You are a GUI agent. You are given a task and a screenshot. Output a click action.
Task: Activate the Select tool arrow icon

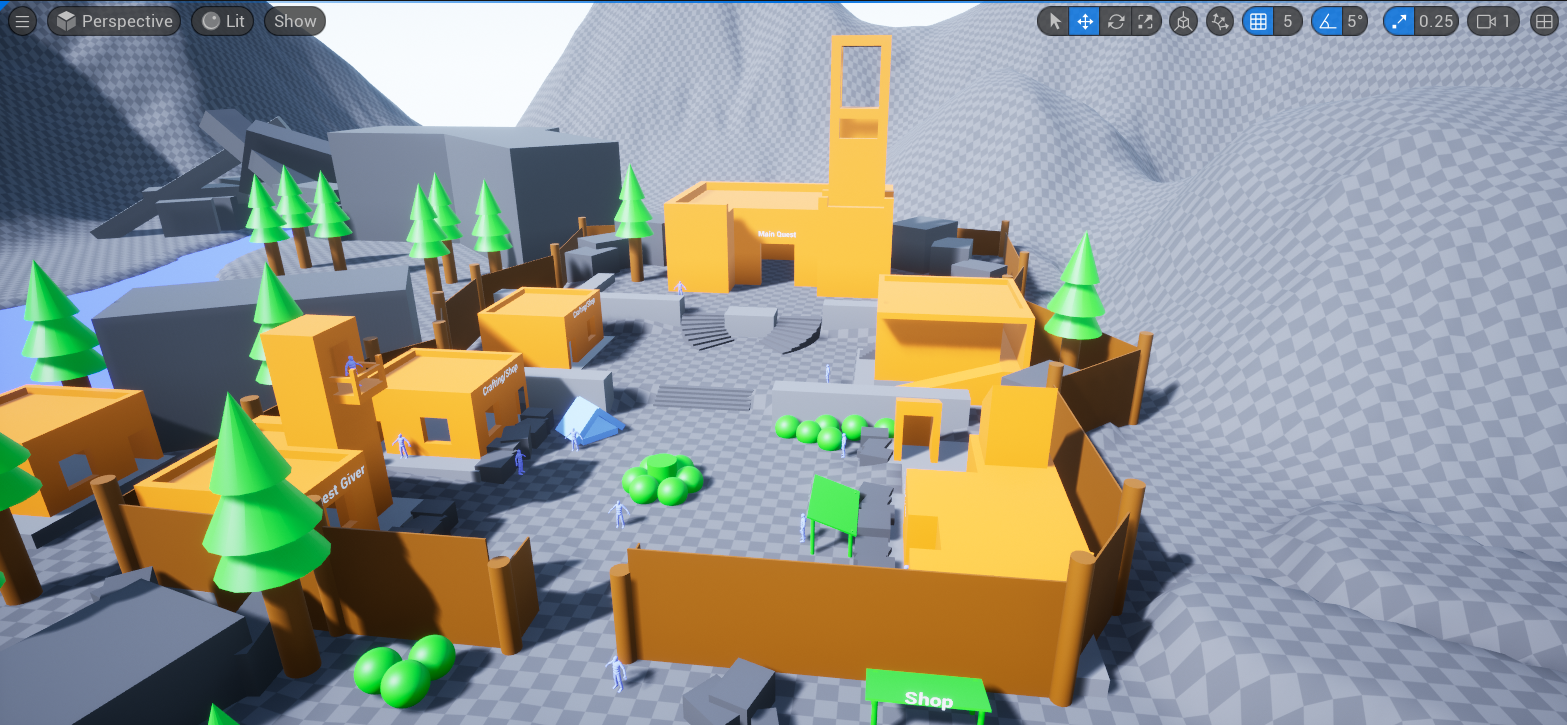click(1055, 21)
